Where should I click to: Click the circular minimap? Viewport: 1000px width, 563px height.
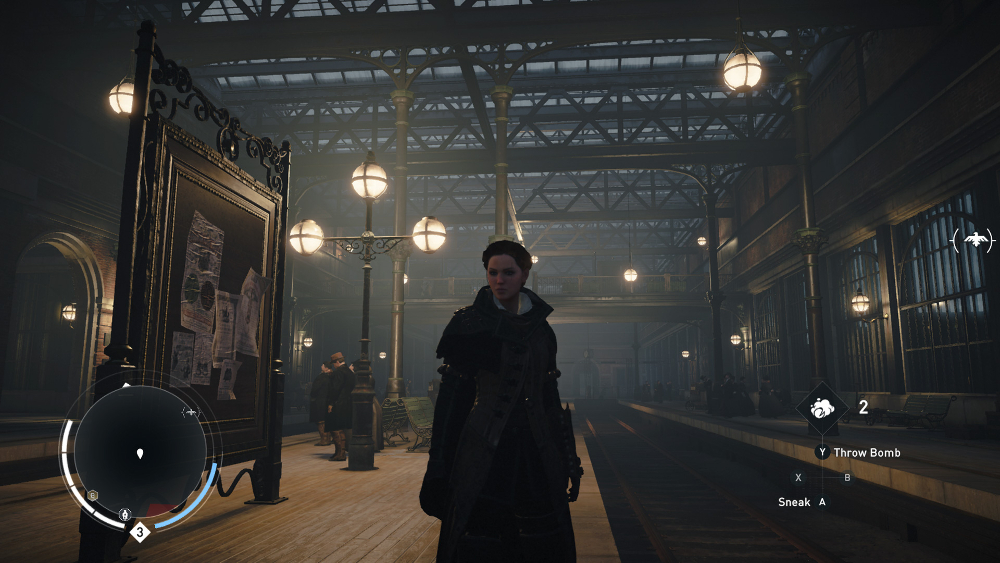[140, 453]
